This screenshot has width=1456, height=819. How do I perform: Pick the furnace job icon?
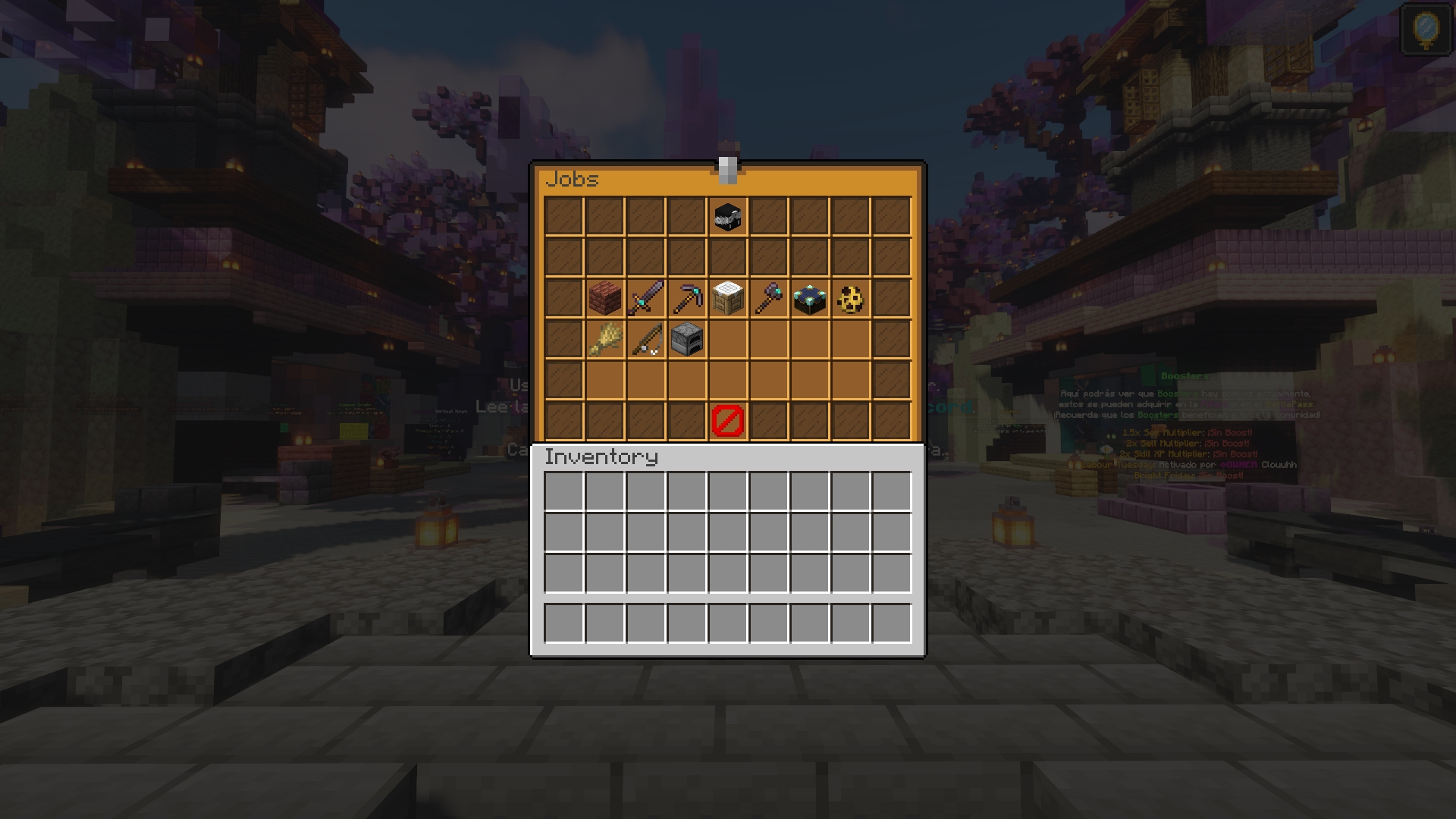coord(686,339)
